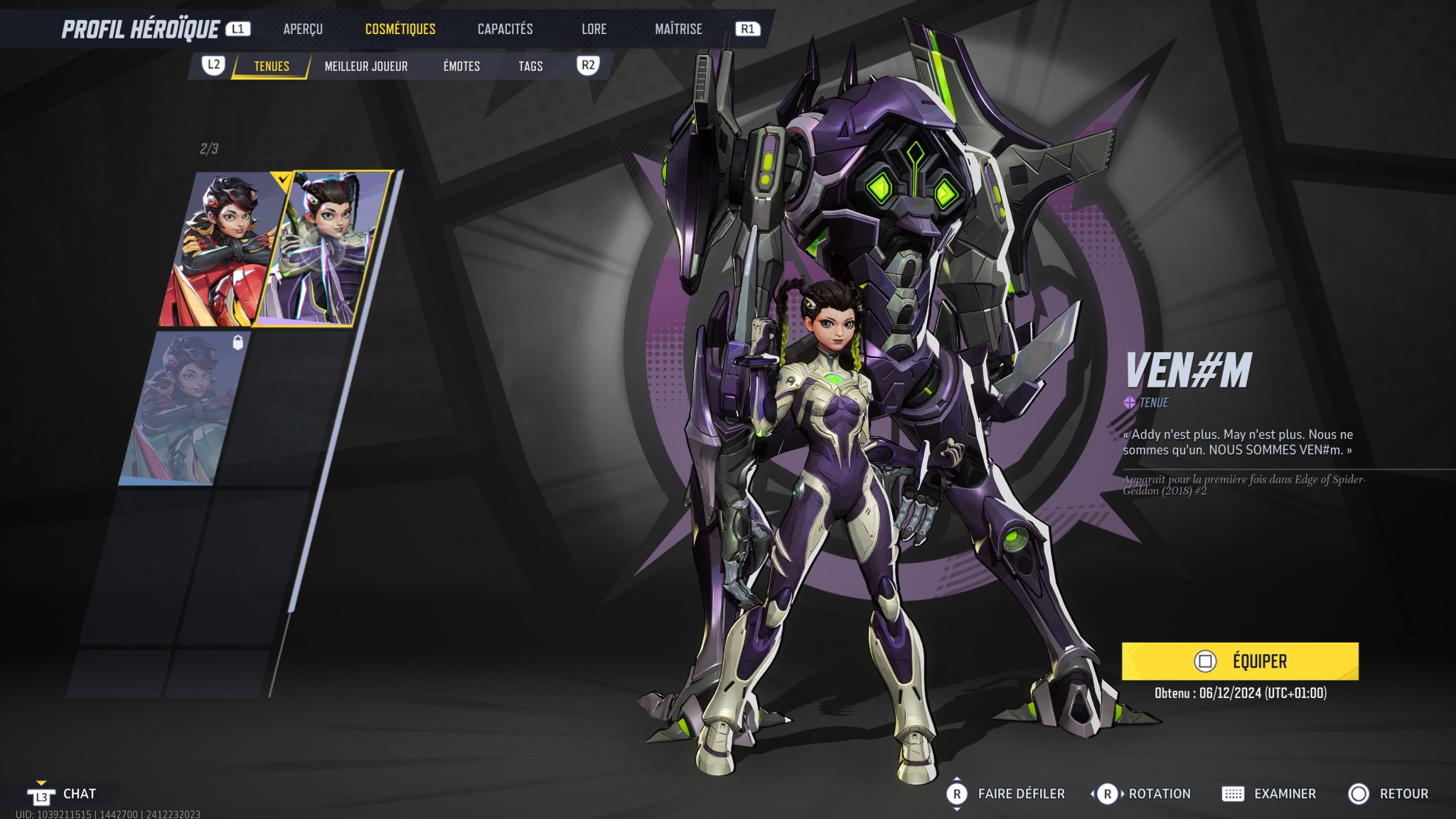Switch to the Émotes sub-tab

click(461, 66)
